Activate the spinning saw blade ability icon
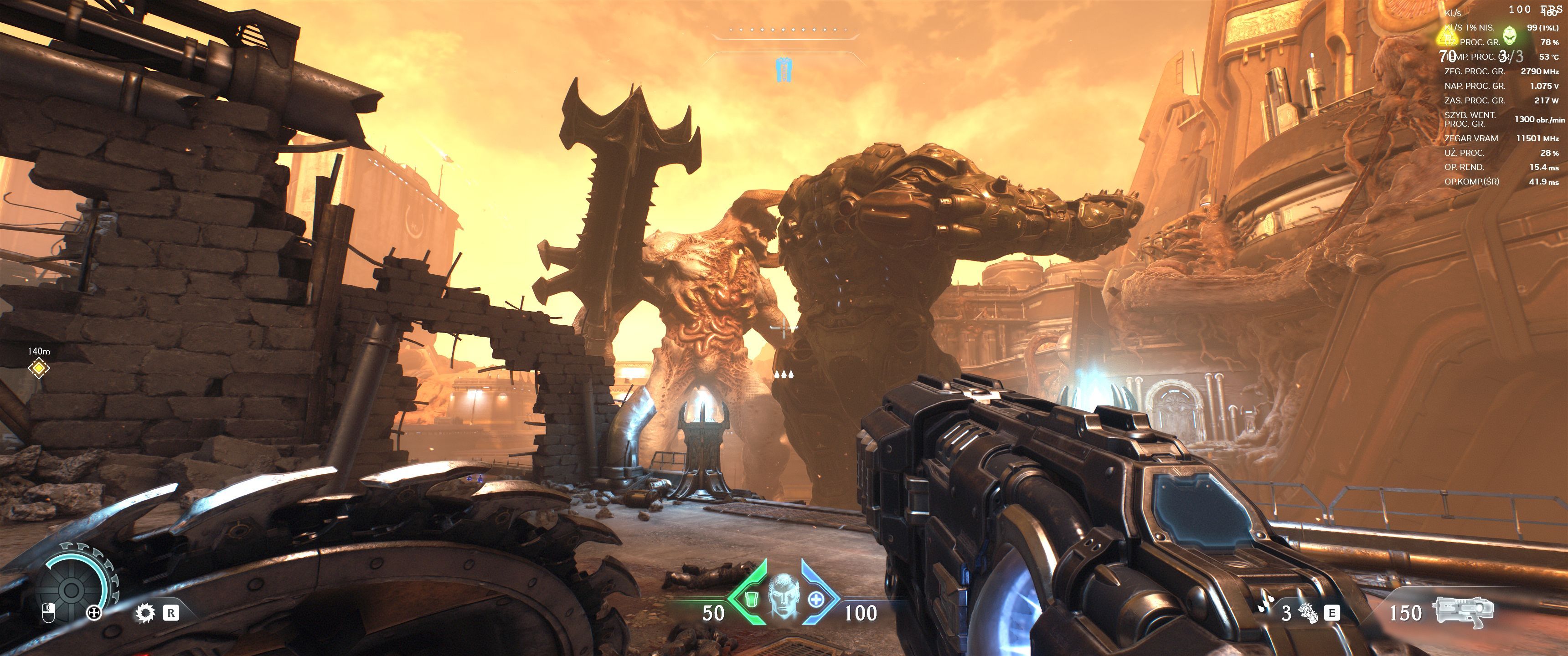The height and width of the screenshot is (656, 1568). (x=145, y=613)
